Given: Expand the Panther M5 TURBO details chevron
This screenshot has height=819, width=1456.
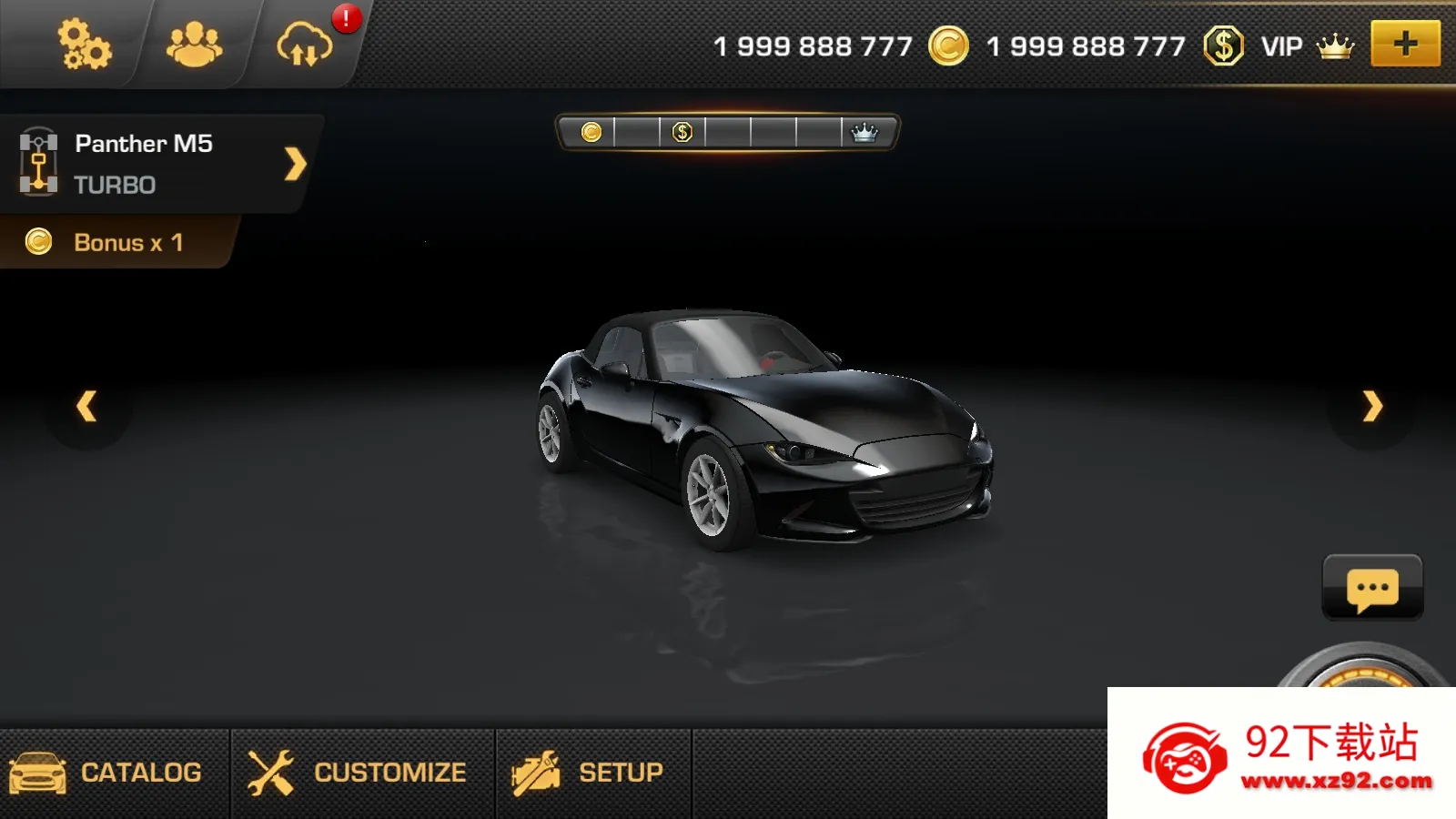Looking at the screenshot, I should (293, 165).
